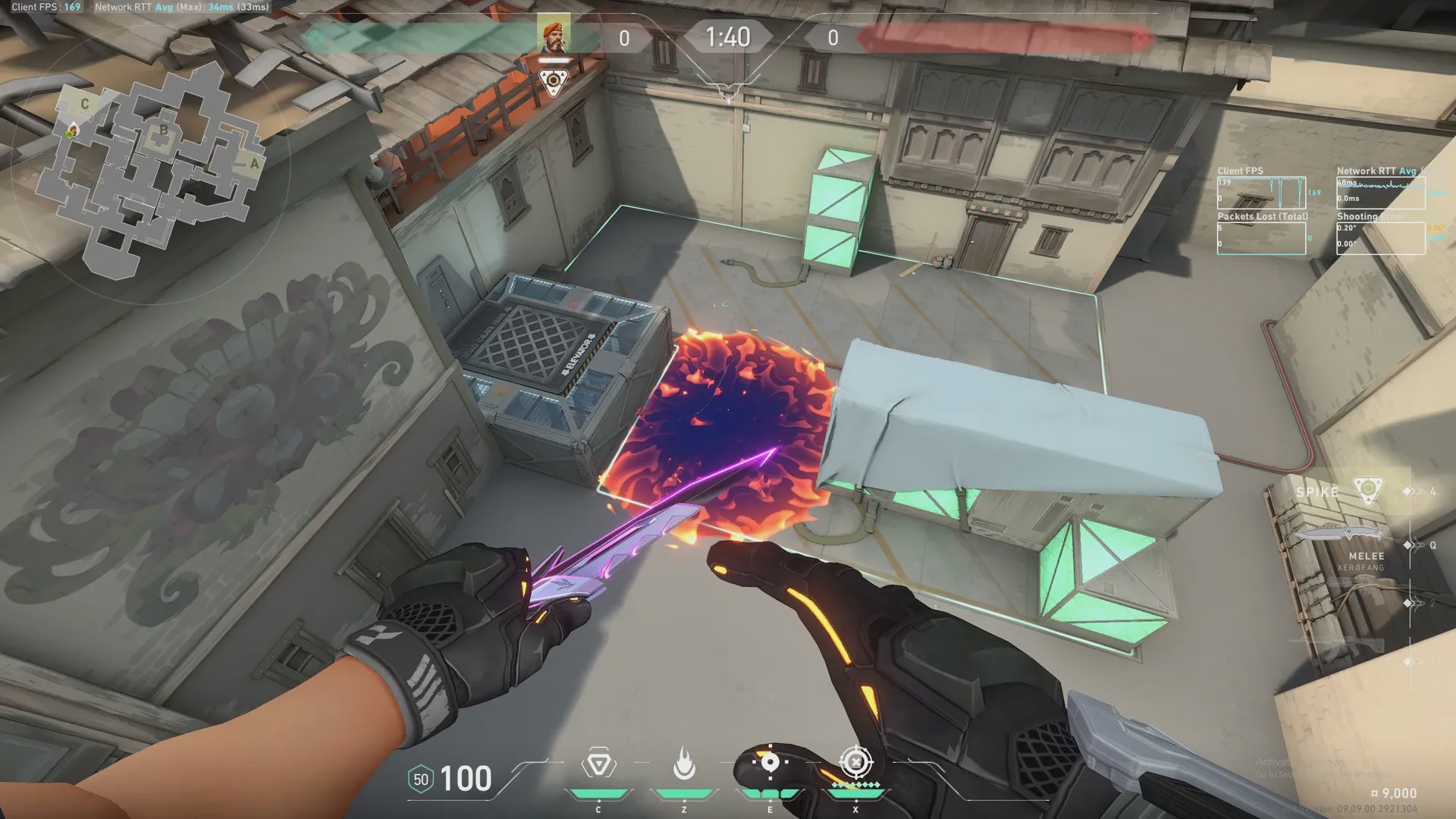Click the shield armor icon beside health
Viewport: 1456px width, 819px height.
421,780
